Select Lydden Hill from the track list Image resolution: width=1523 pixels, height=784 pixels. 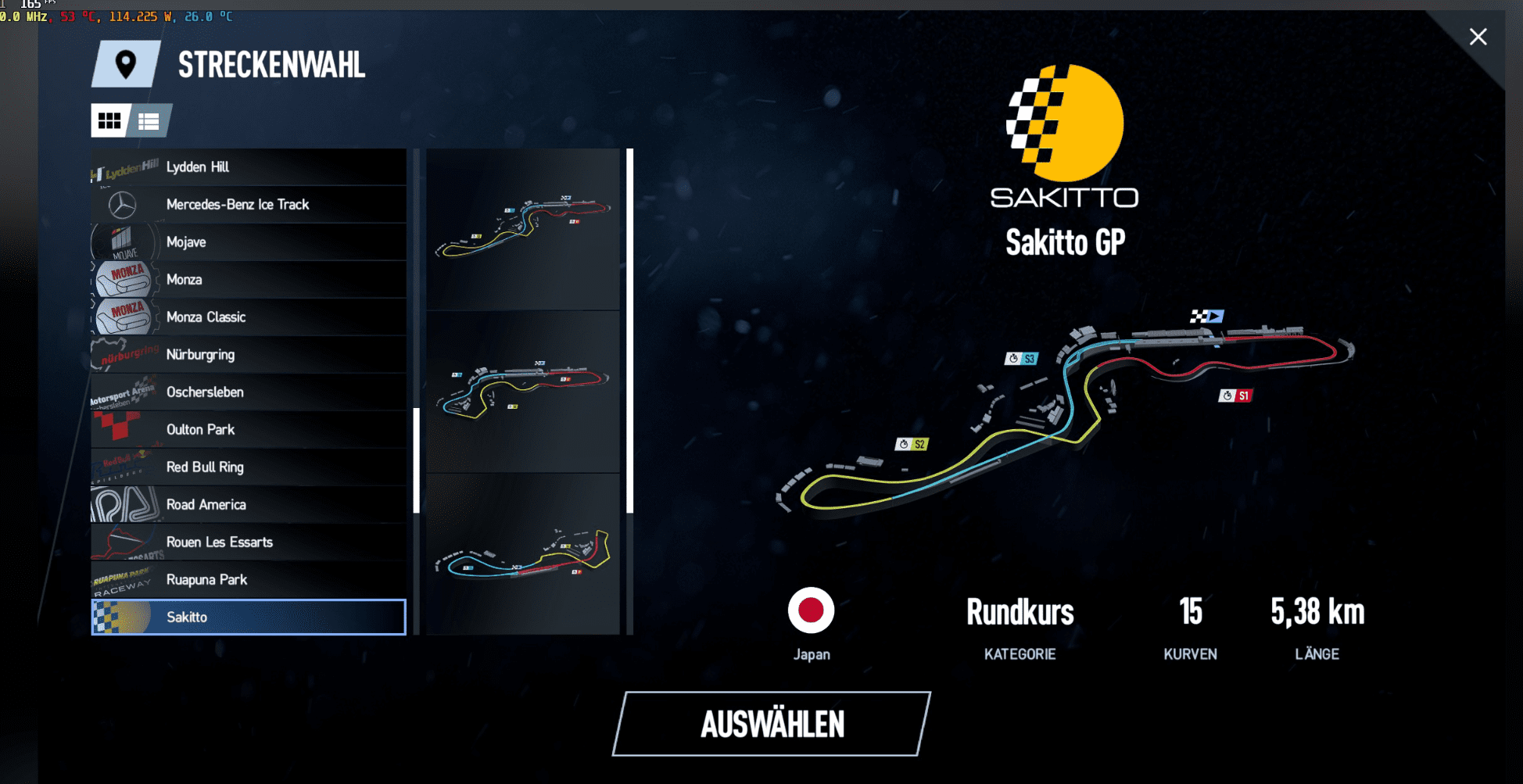(x=249, y=167)
